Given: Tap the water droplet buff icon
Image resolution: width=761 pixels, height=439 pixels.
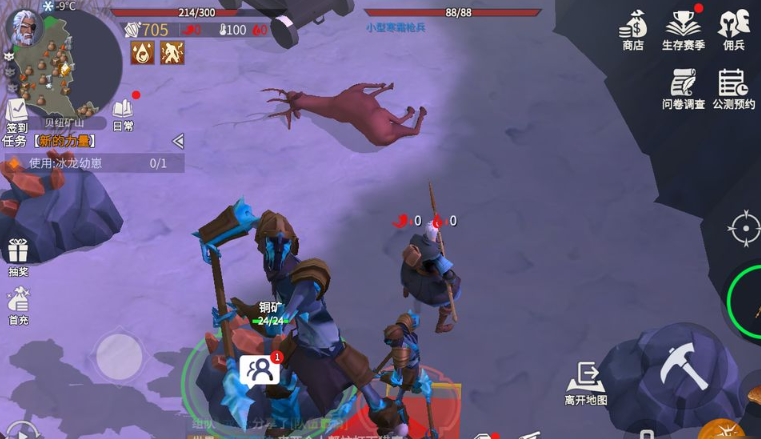Looking at the screenshot, I should (143, 52).
